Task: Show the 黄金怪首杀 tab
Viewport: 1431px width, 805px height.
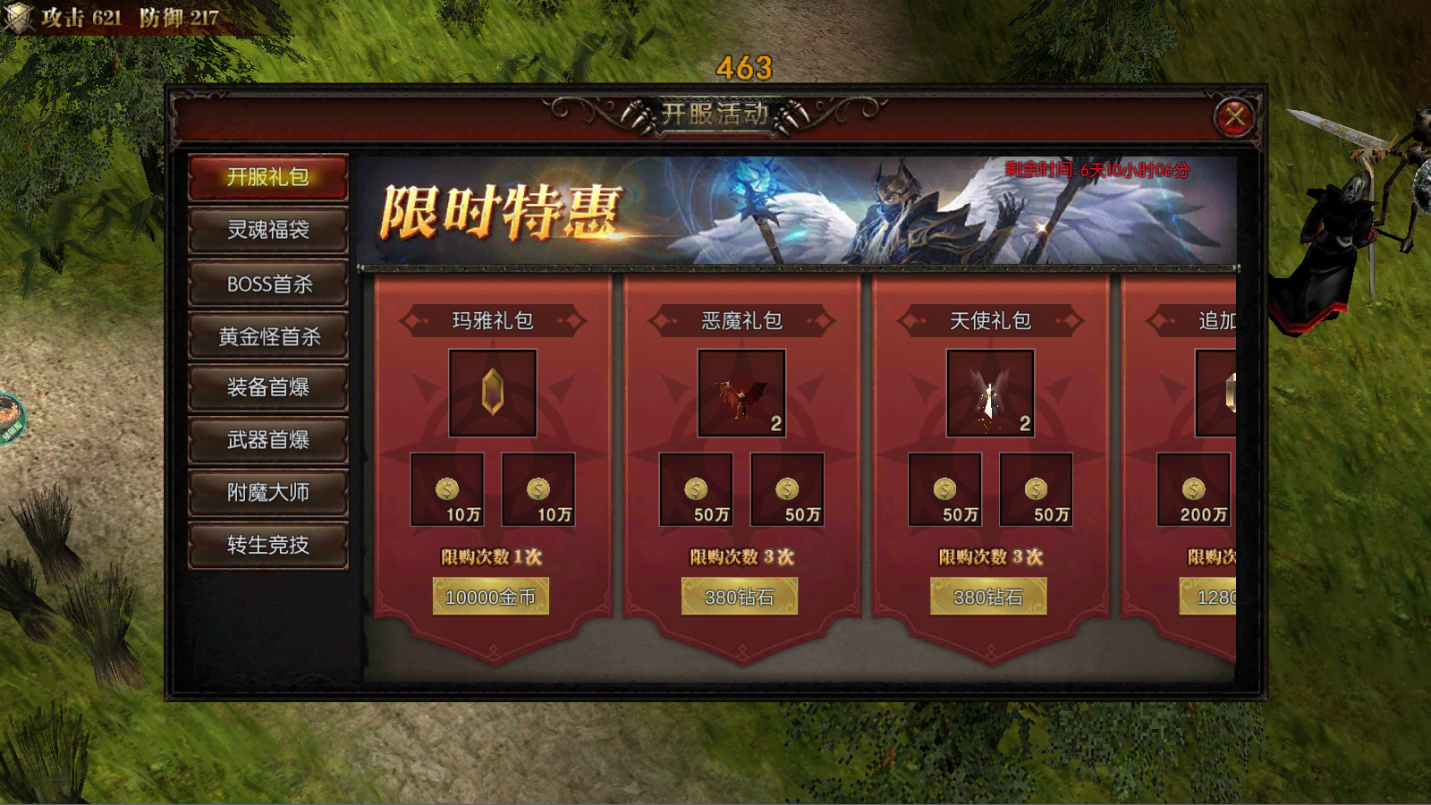Action: pos(268,336)
